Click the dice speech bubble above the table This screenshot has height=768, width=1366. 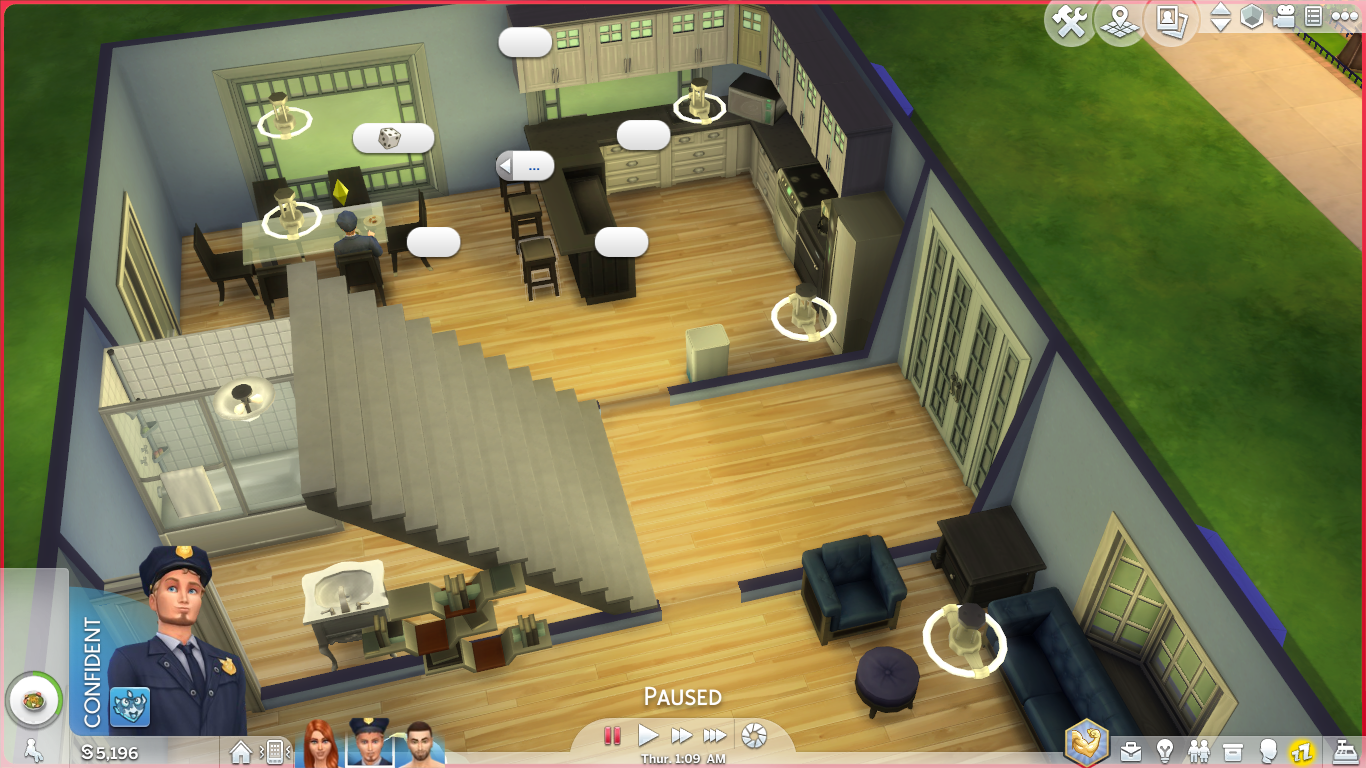(x=393, y=138)
